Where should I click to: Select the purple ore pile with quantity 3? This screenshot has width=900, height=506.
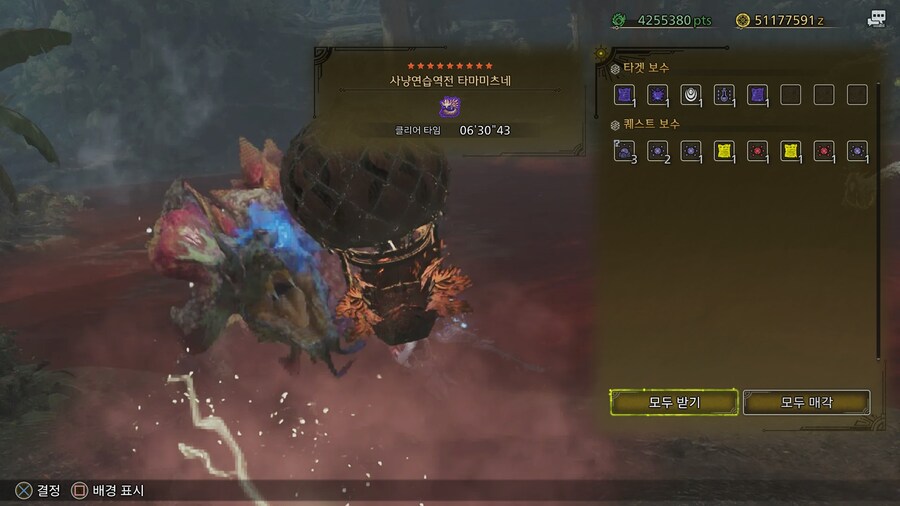point(624,151)
